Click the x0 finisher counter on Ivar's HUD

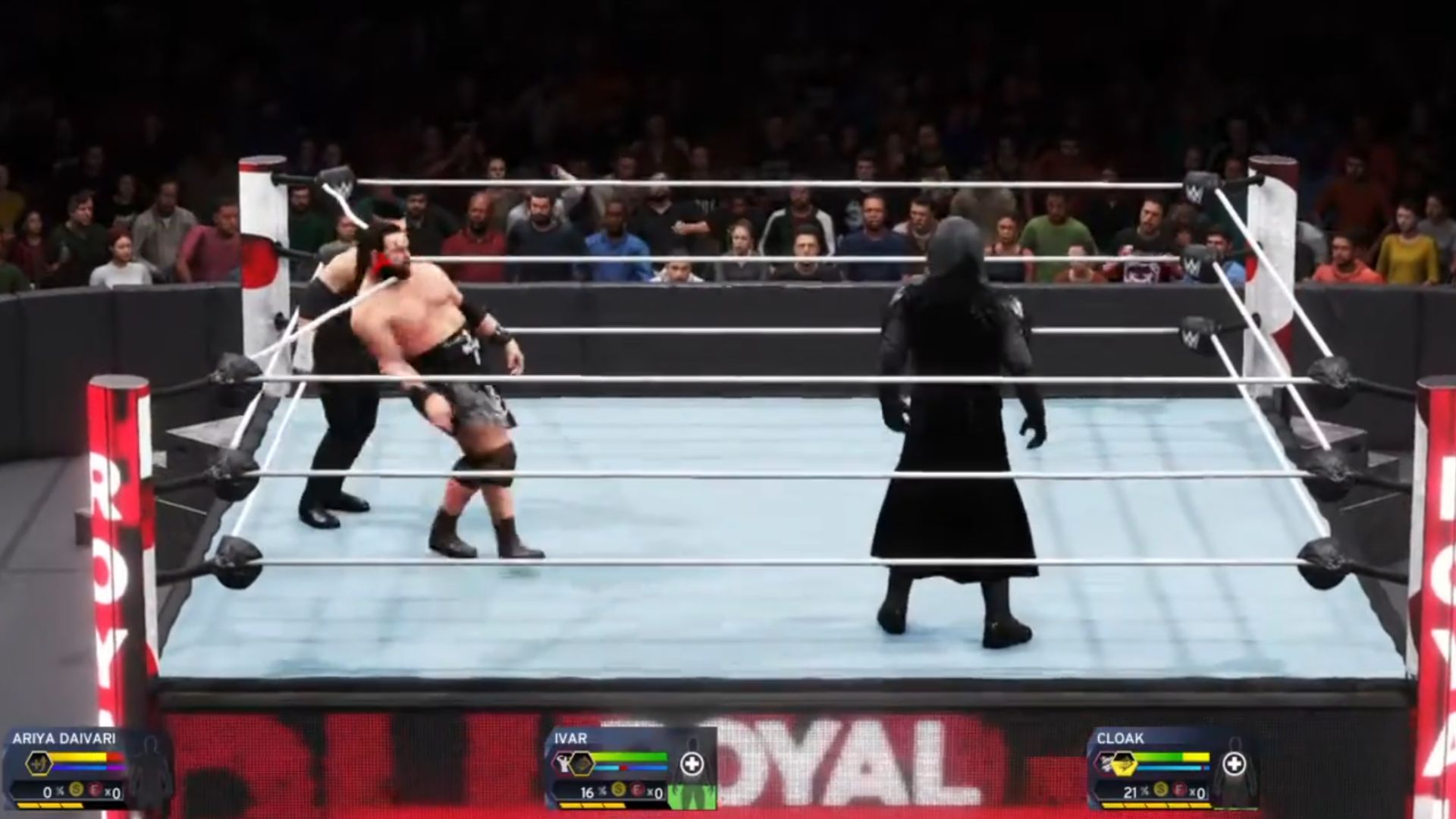tap(655, 793)
